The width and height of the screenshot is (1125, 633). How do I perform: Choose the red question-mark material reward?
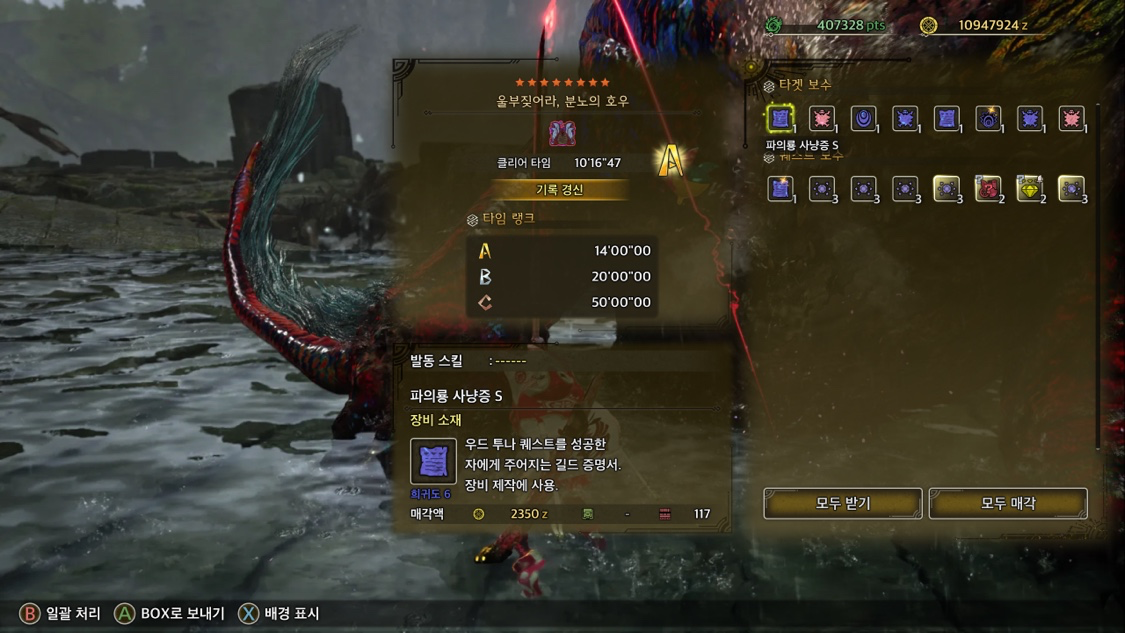click(x=988, y=188)
